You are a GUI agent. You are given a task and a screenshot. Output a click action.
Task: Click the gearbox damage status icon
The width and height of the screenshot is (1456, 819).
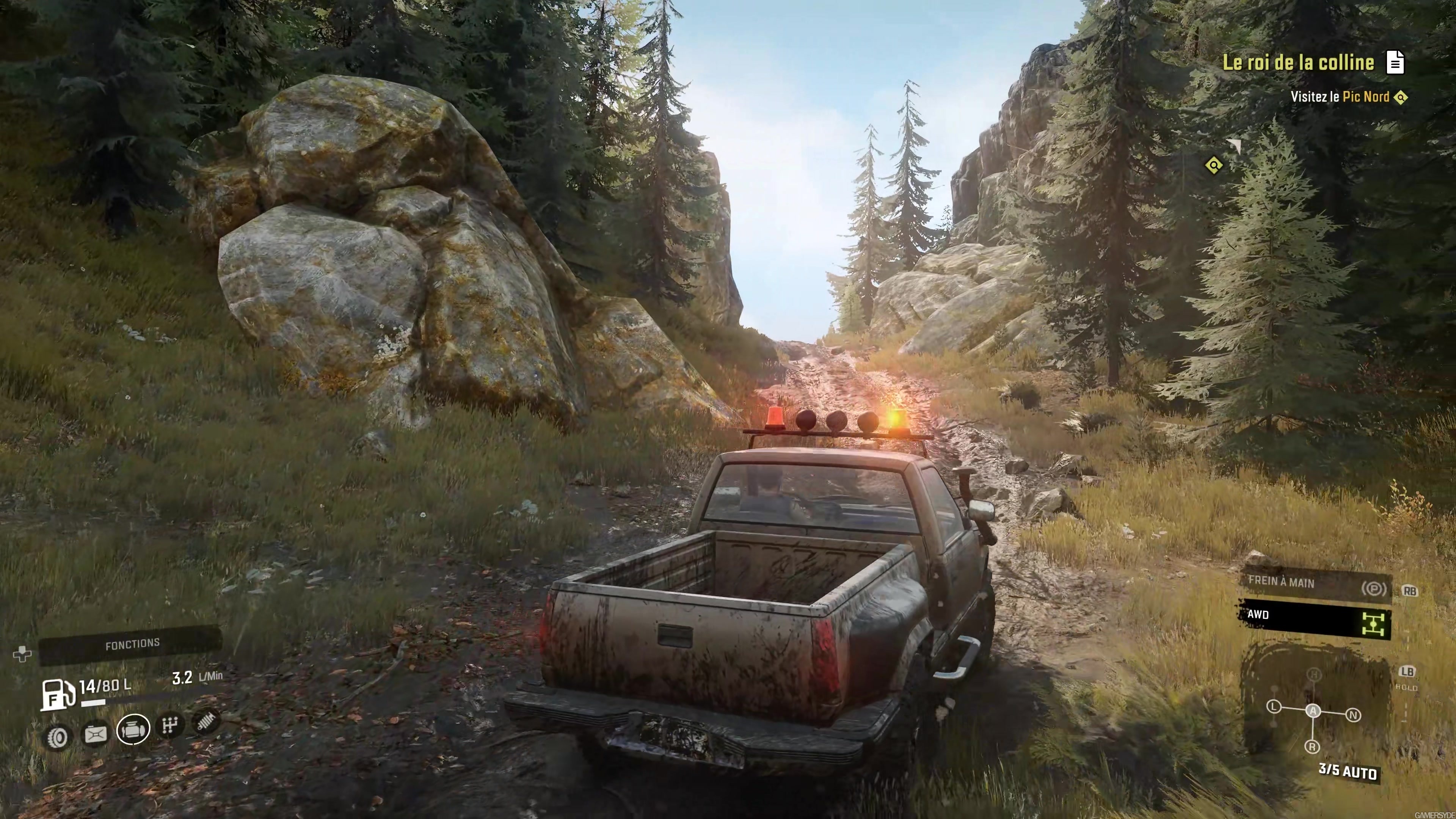coord(169,725)
